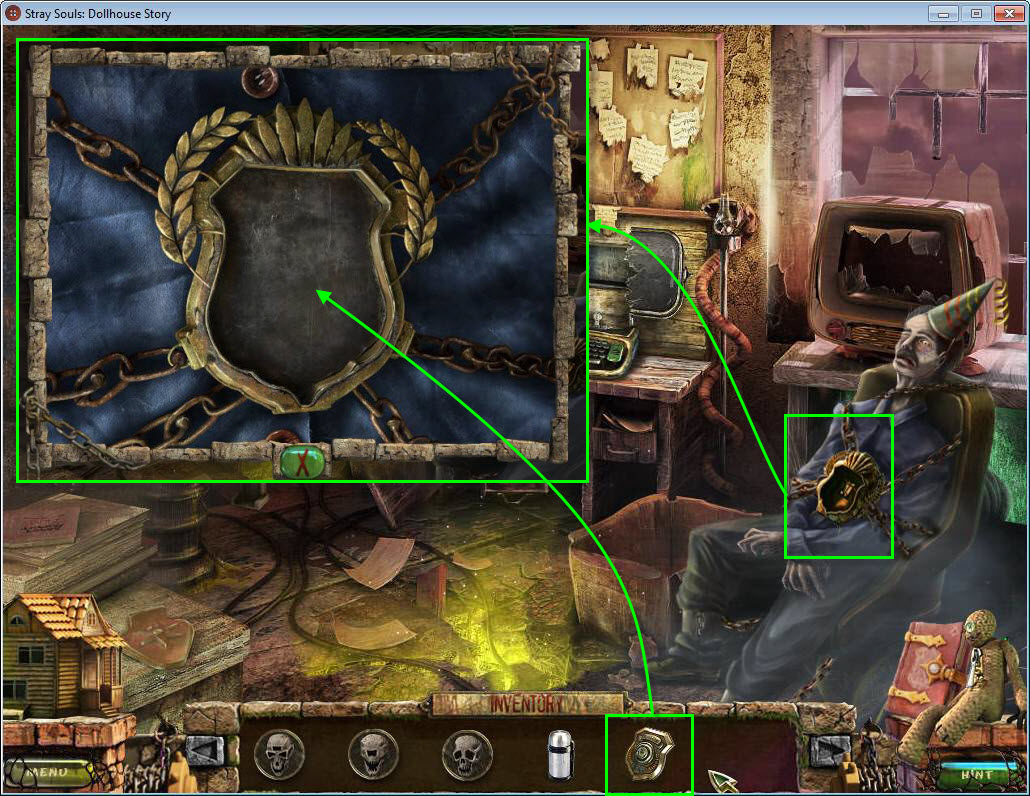Screen dimensions: 1030x796
Task: Close the zoomed shield view with the red X
Action: click(301, 462)
